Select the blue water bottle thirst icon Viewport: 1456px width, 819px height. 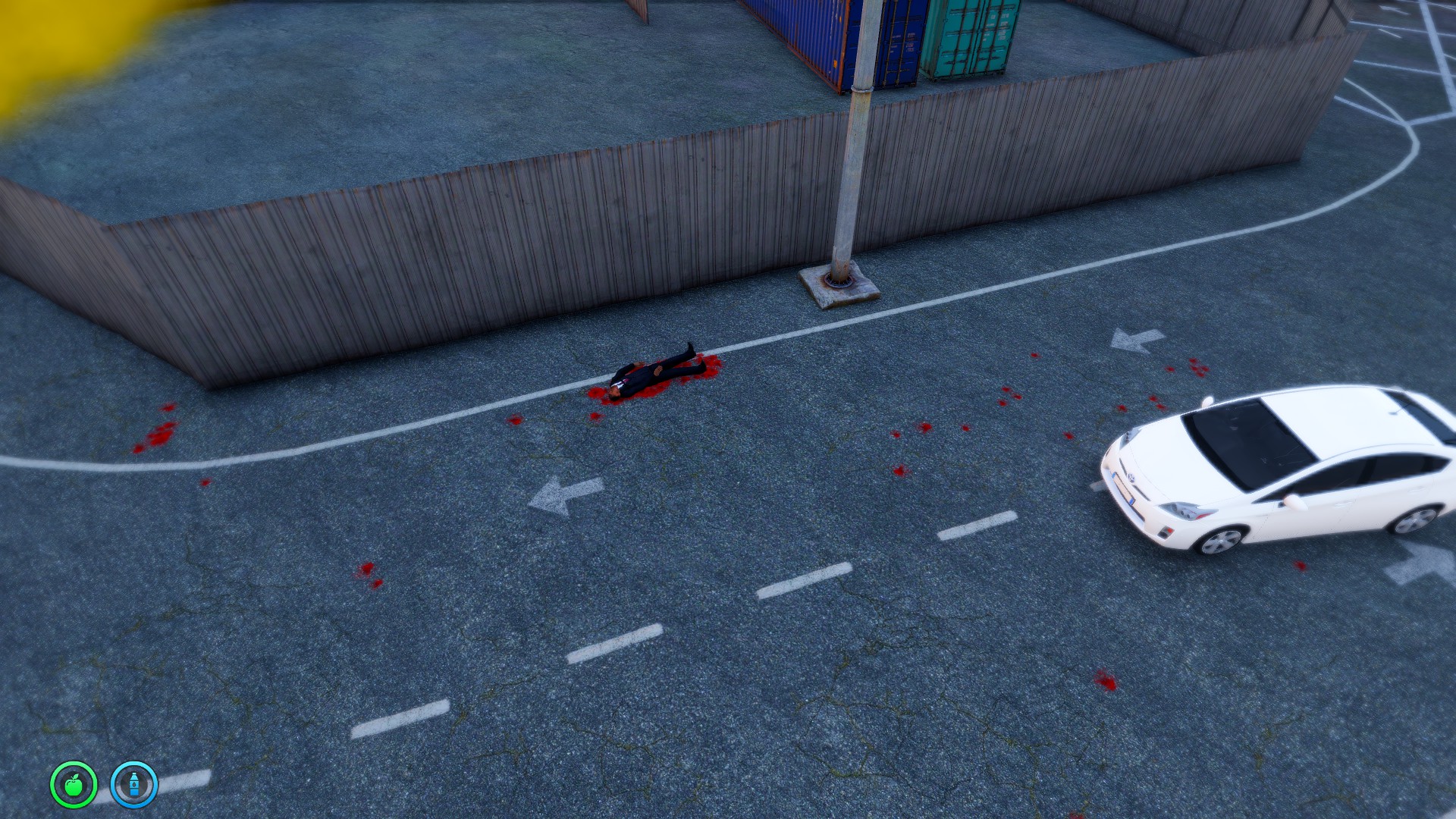pyautogui.click(x=134, y=785)
